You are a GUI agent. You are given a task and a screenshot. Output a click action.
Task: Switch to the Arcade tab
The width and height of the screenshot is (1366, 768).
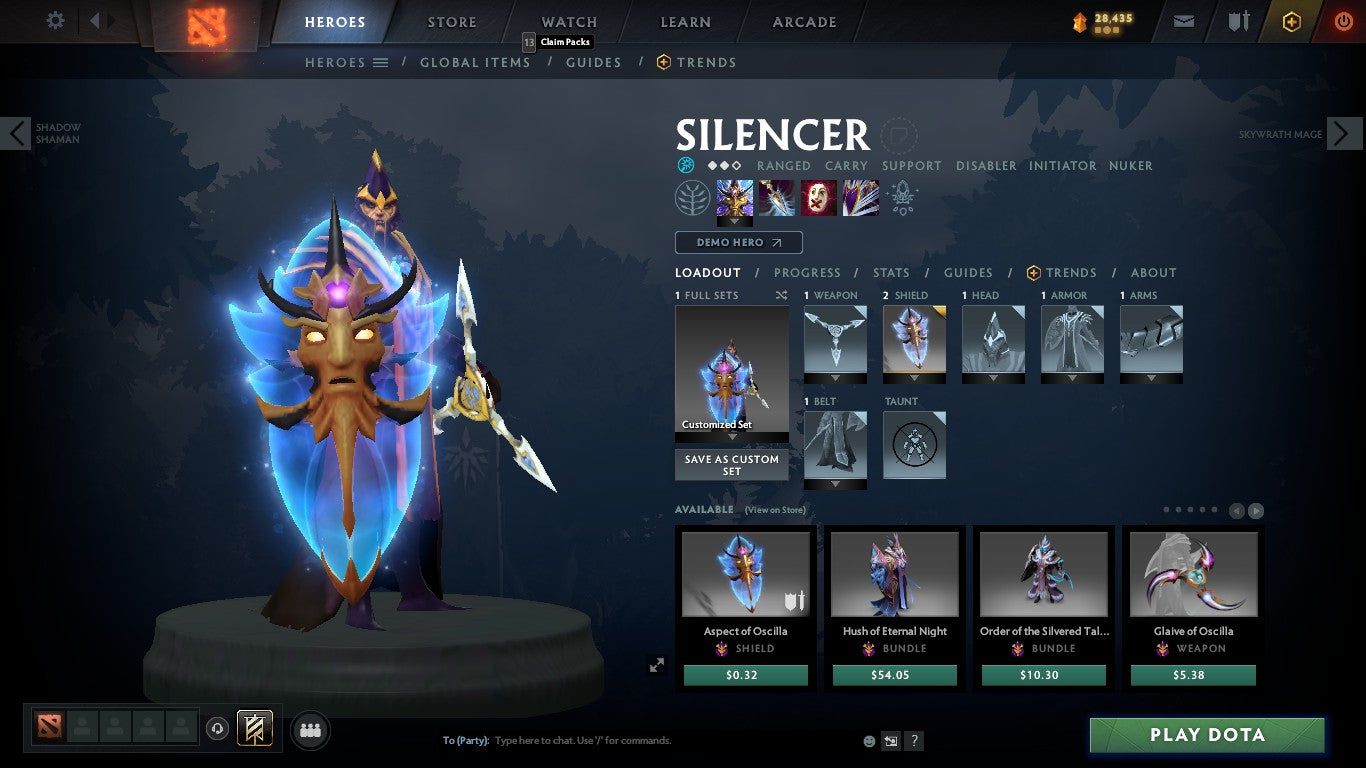[x=804, y=21]
